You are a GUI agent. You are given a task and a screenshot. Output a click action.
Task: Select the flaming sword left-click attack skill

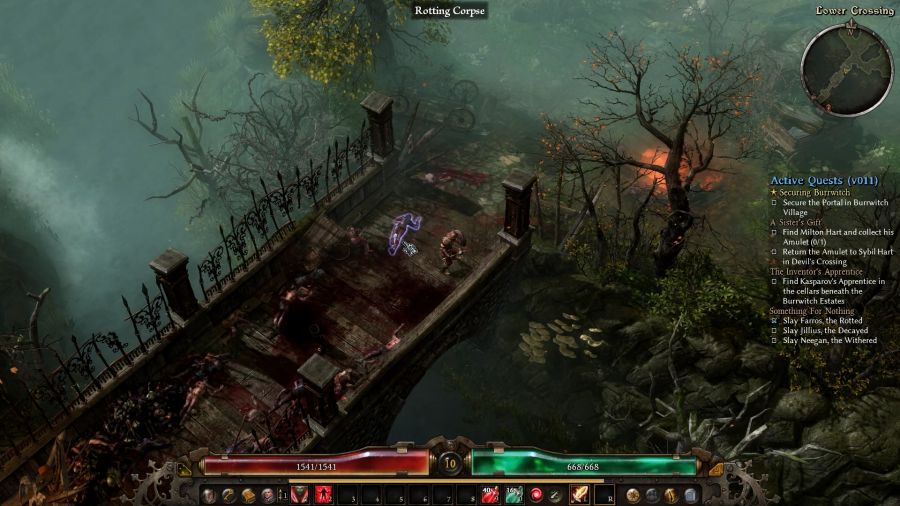coord(579,495)
